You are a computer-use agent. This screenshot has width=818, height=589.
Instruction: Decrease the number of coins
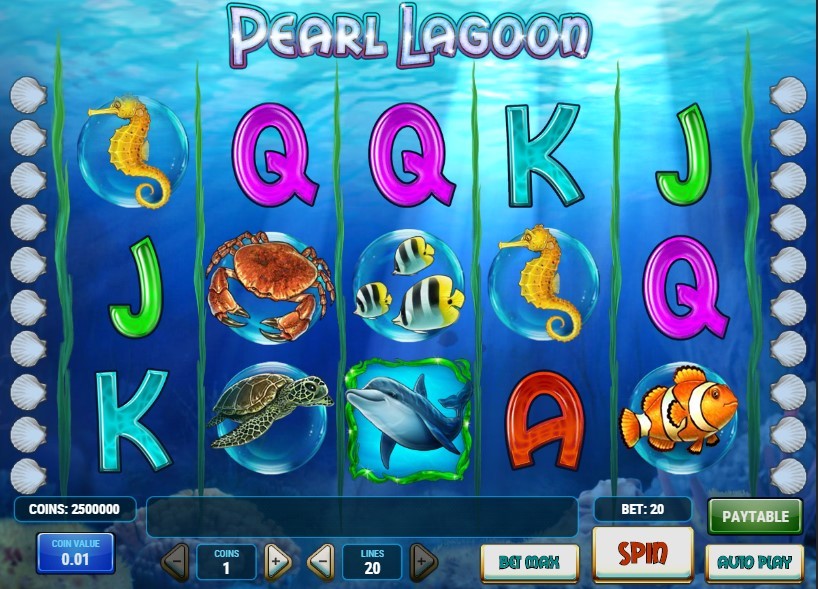point(174,562)
